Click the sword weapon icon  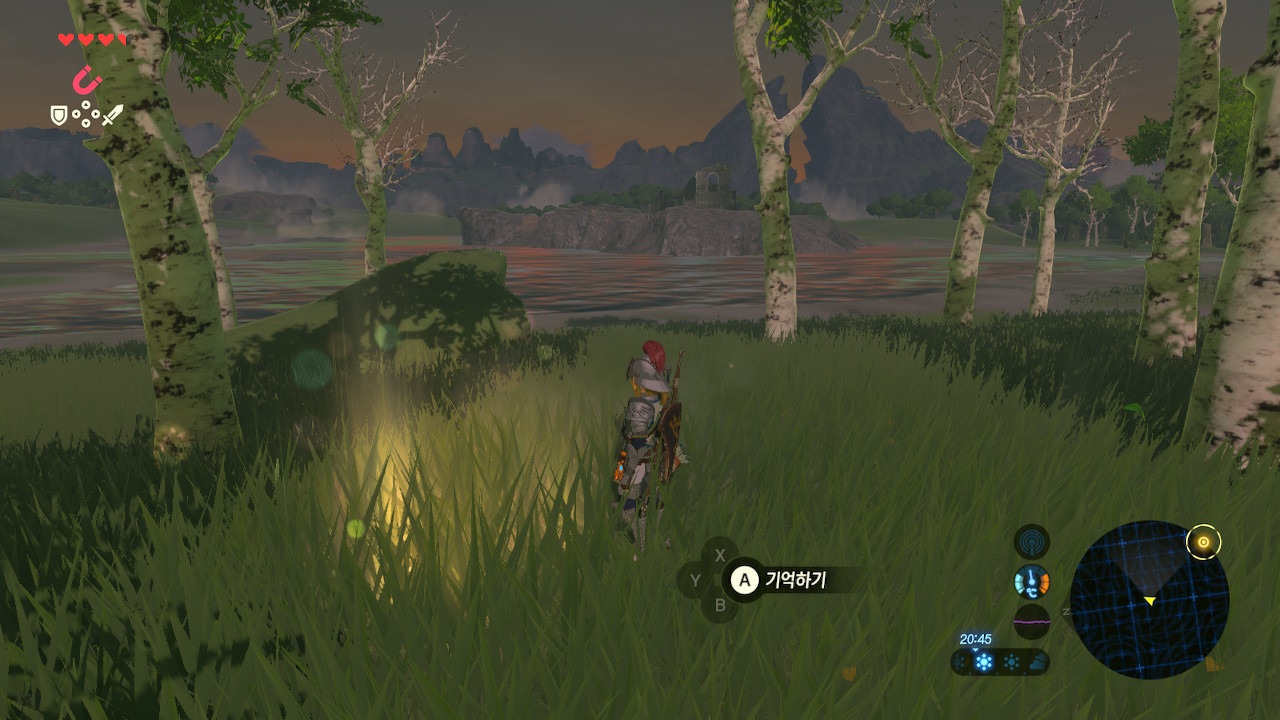tap(112, 115)
